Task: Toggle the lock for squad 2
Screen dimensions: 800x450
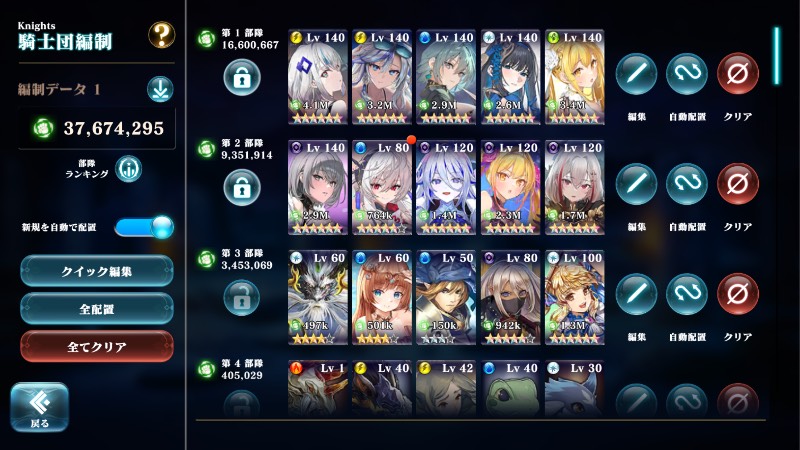Action: (x=241, y=185)
